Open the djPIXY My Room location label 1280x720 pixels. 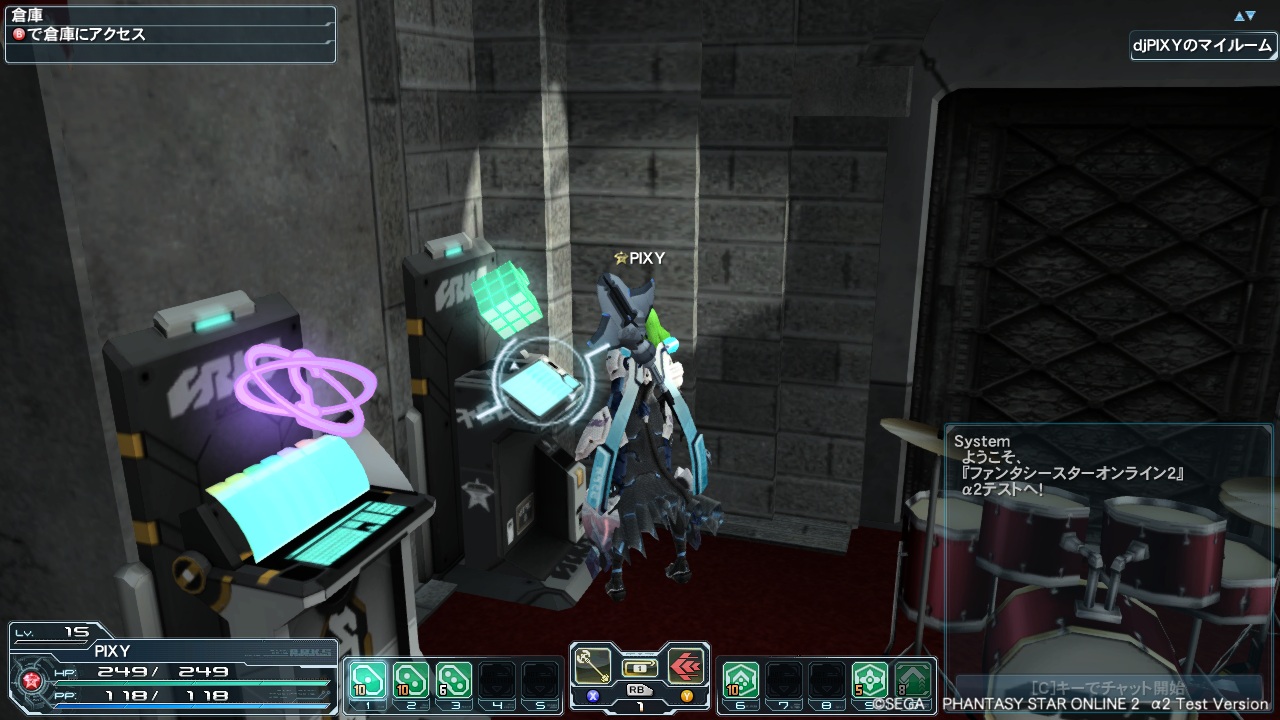pyautogui.click(x=1204, y=46)
